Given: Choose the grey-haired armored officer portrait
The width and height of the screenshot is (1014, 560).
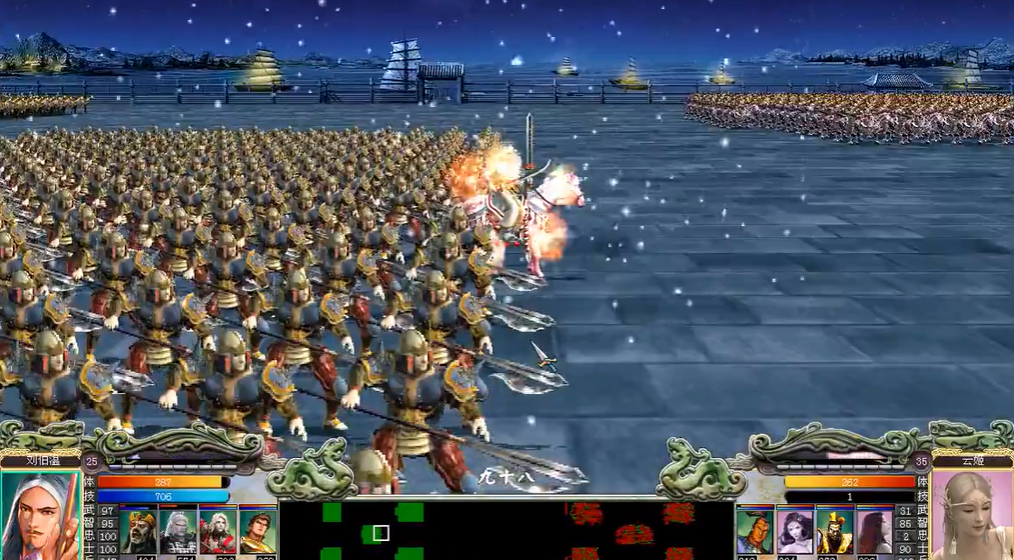Looking at the screenshot, I should click(x=178, y=532).
